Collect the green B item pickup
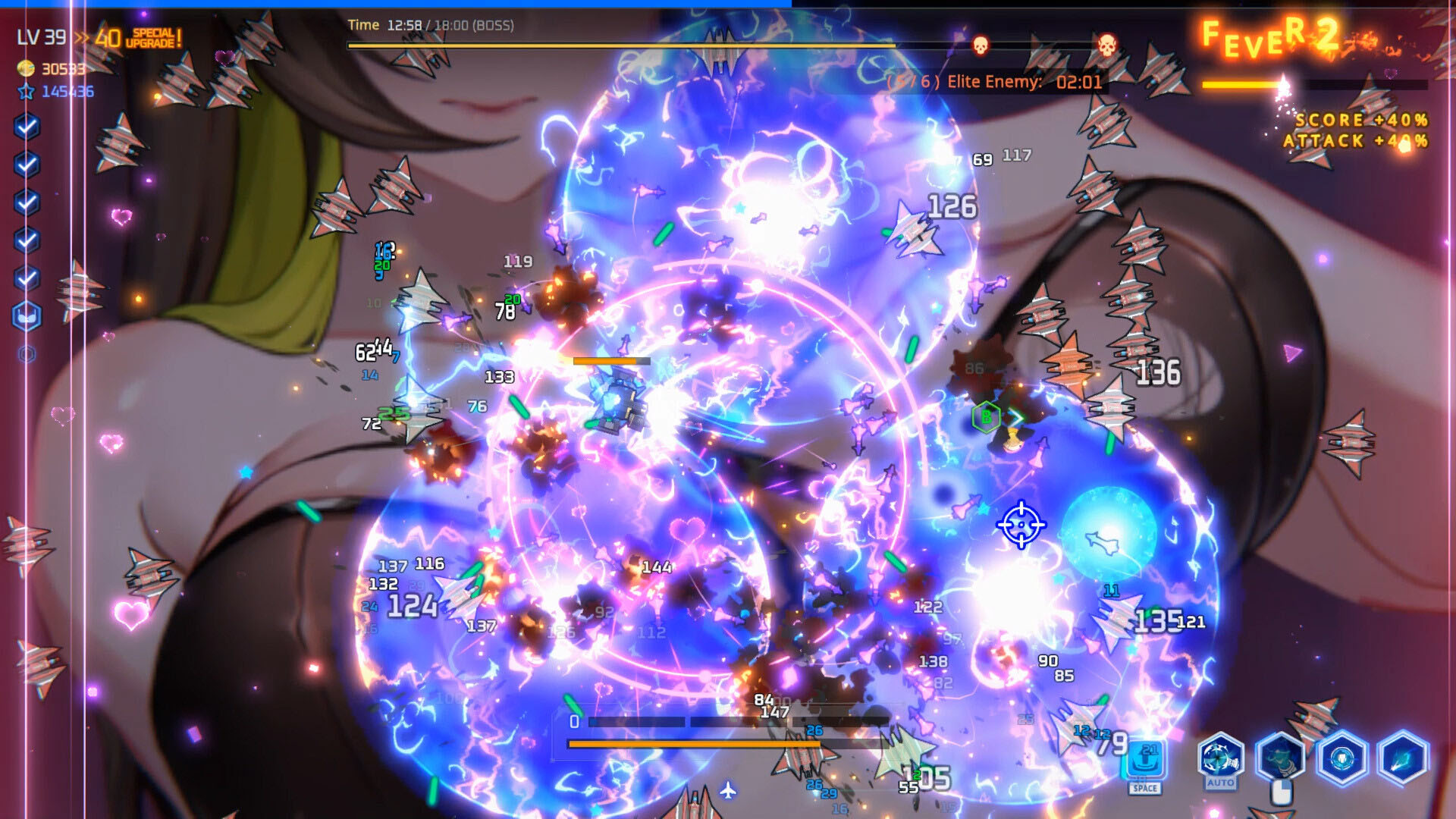Viewport: 1456px width, 819px height. 985,416
